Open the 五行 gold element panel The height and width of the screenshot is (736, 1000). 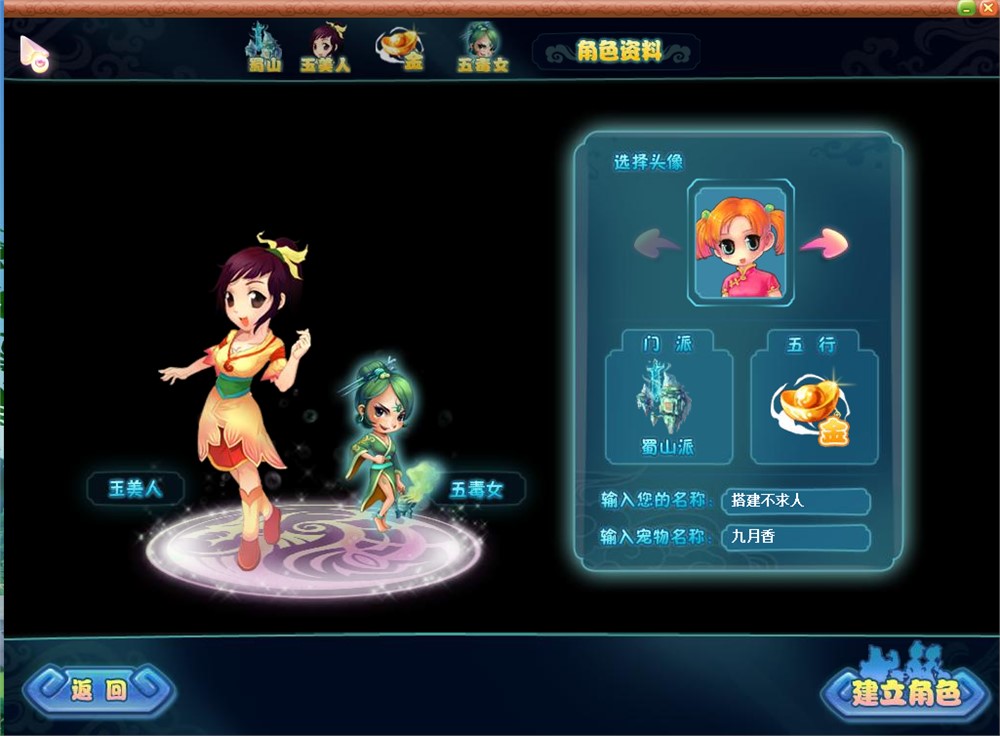(814, 402)
